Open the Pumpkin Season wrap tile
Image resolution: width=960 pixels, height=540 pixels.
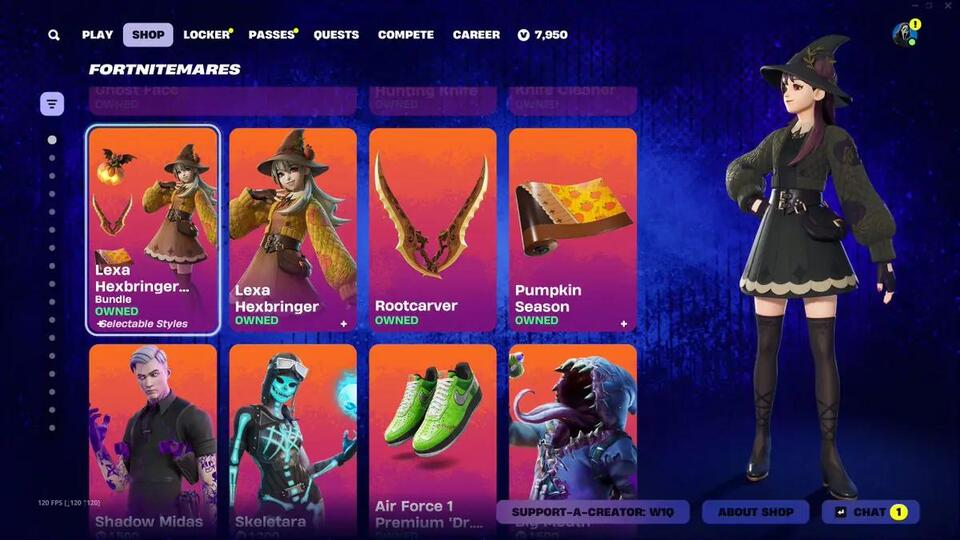coord(572,230)
